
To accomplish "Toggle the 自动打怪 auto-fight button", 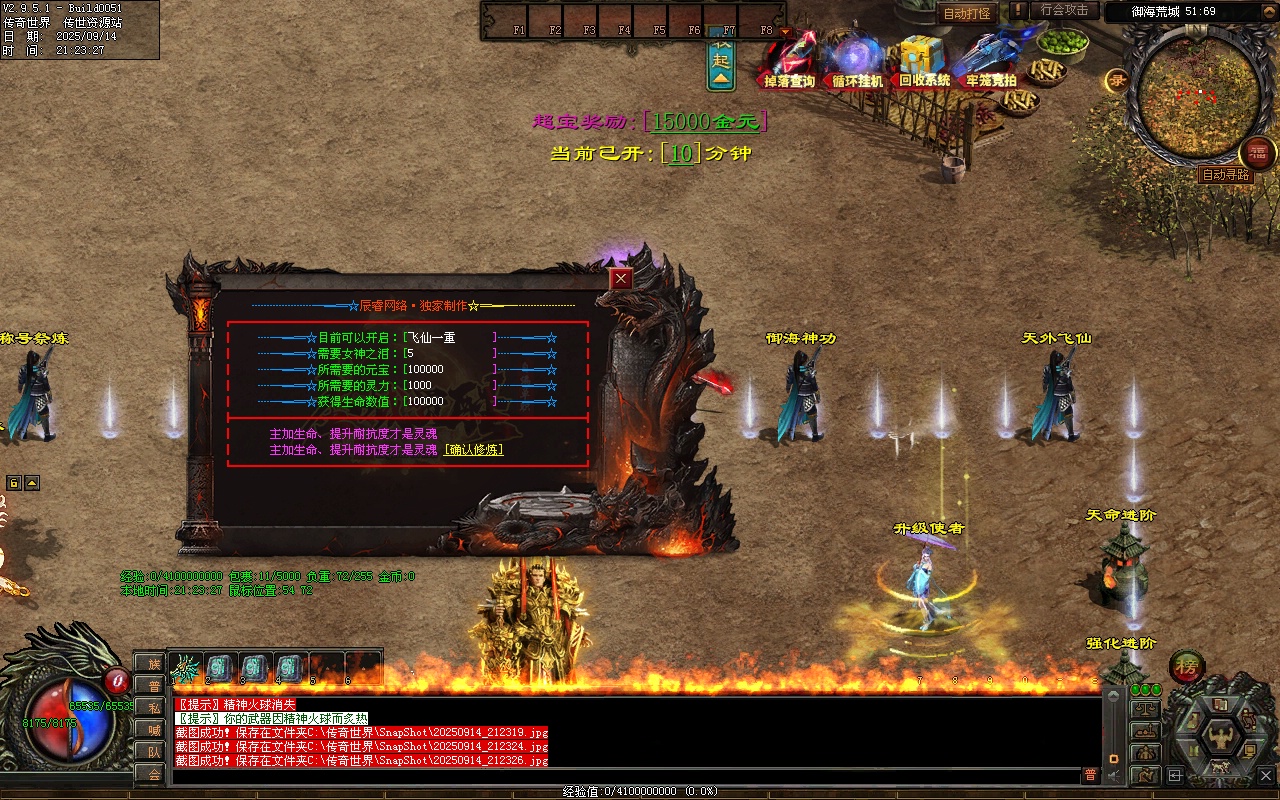I will click(965, 14).
